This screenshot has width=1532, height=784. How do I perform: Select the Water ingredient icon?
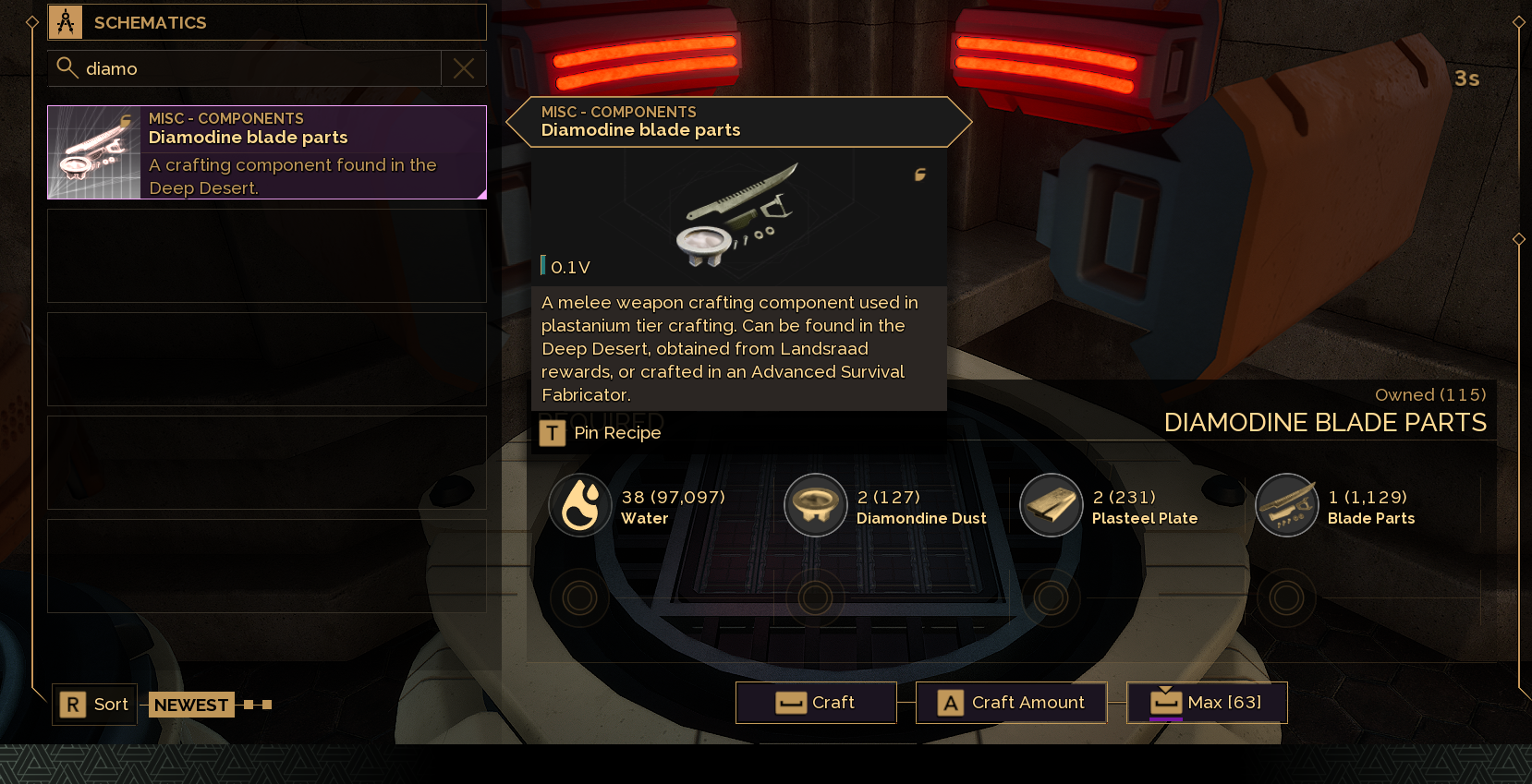(580, 505)
